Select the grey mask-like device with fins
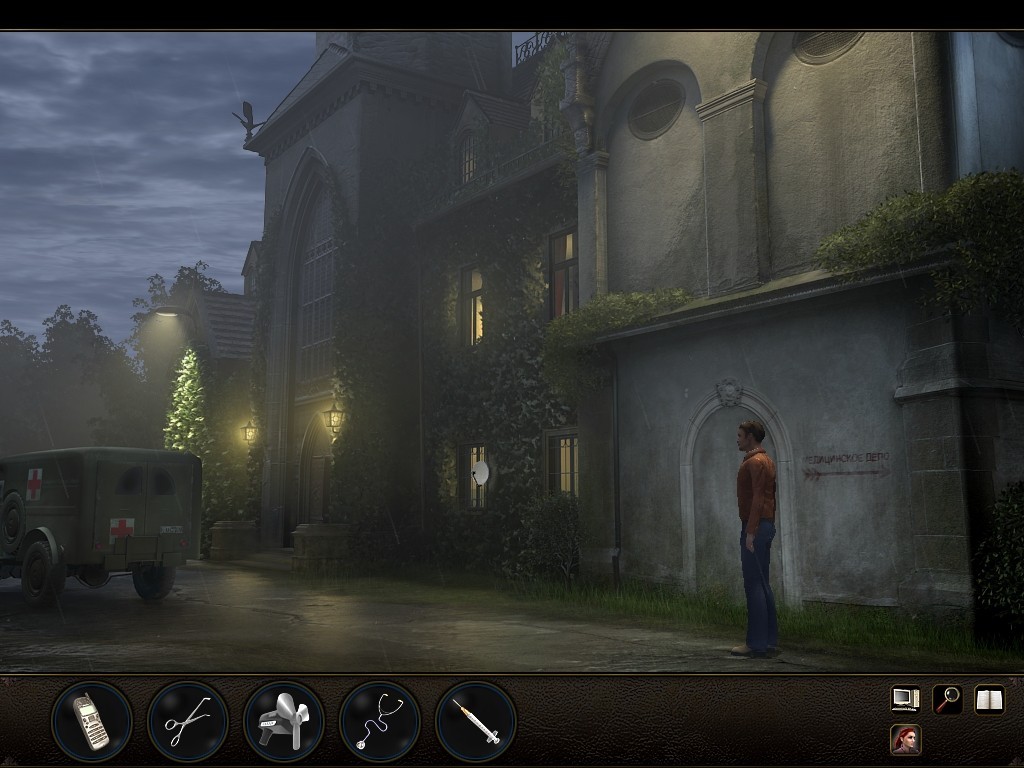The image size is (1024, 768). (x=283, y=721)
